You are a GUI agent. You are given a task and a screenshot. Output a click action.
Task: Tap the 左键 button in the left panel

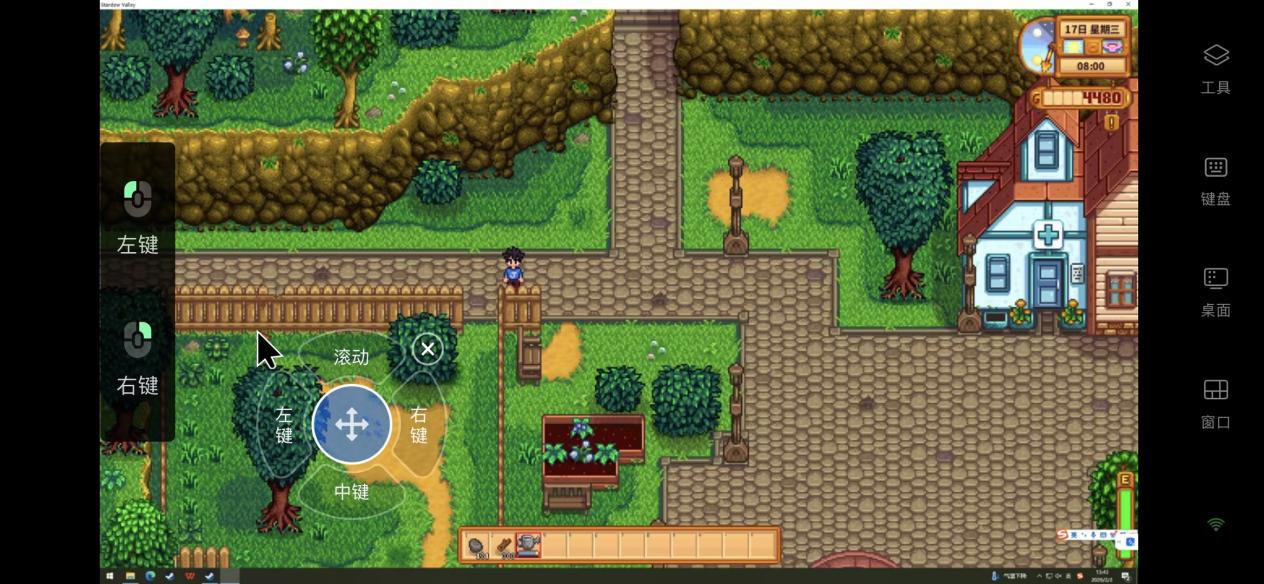[138, 214]
